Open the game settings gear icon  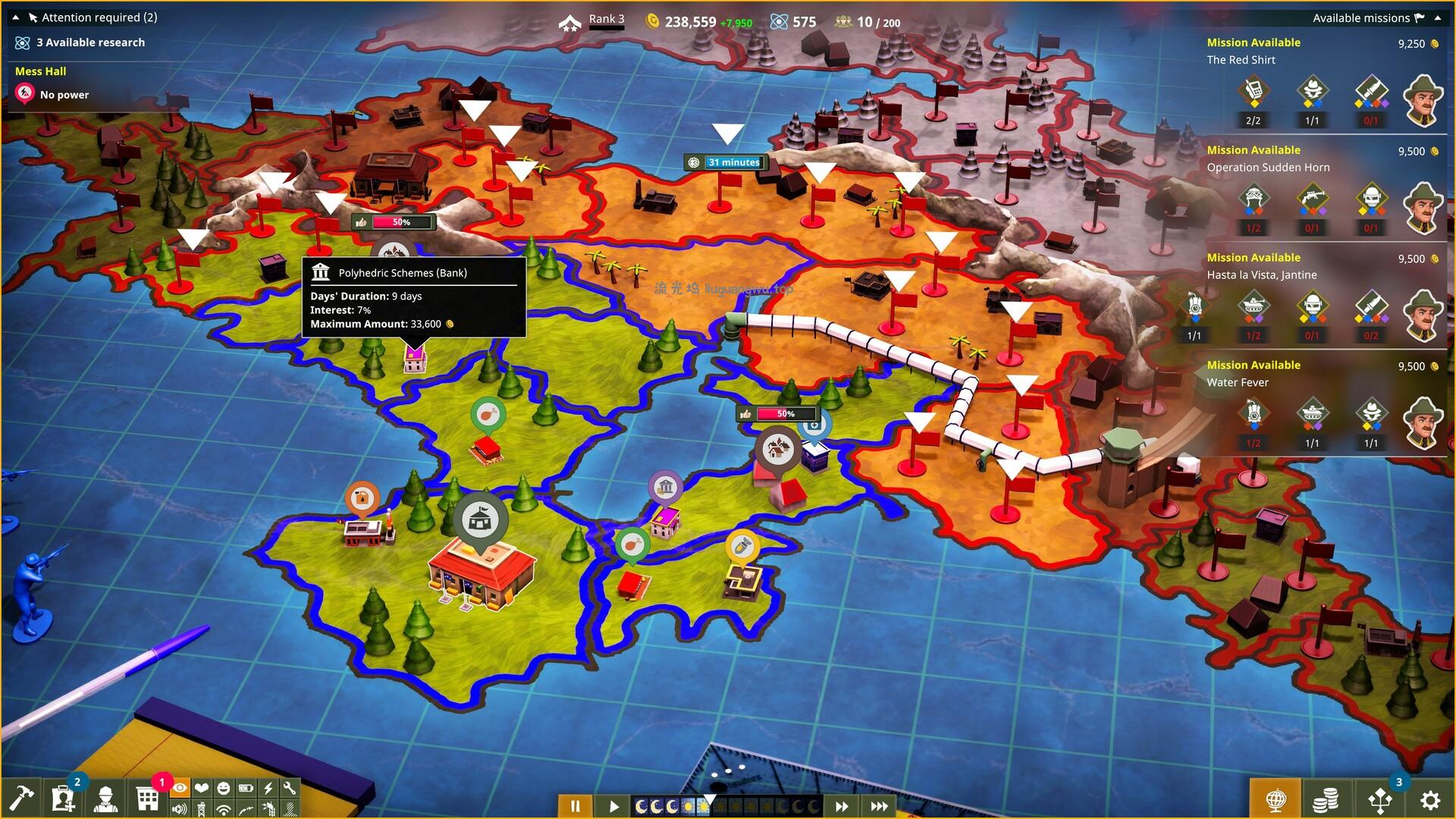[x=1429, y=800]
